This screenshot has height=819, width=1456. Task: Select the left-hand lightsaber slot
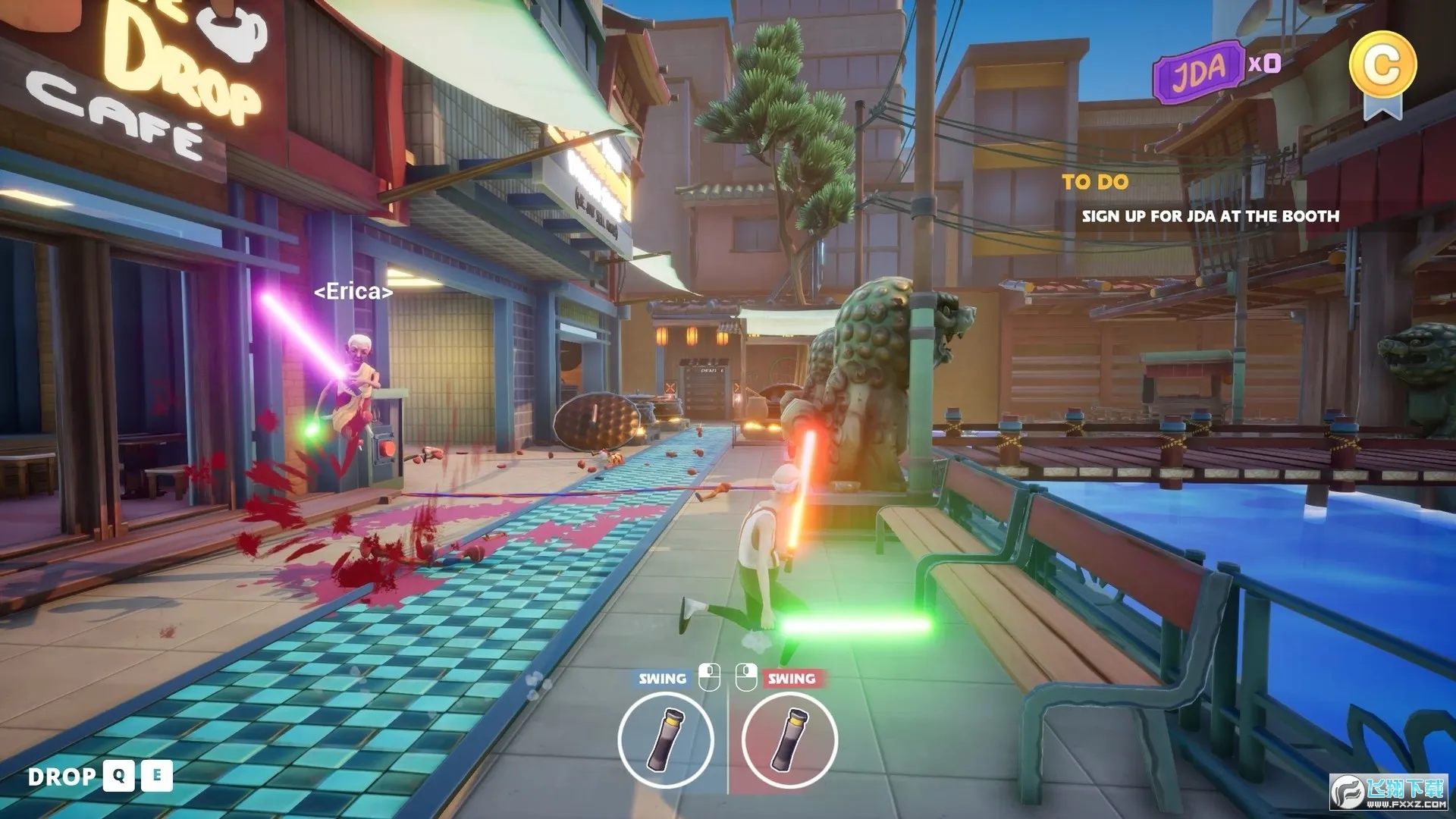point(665,739)
